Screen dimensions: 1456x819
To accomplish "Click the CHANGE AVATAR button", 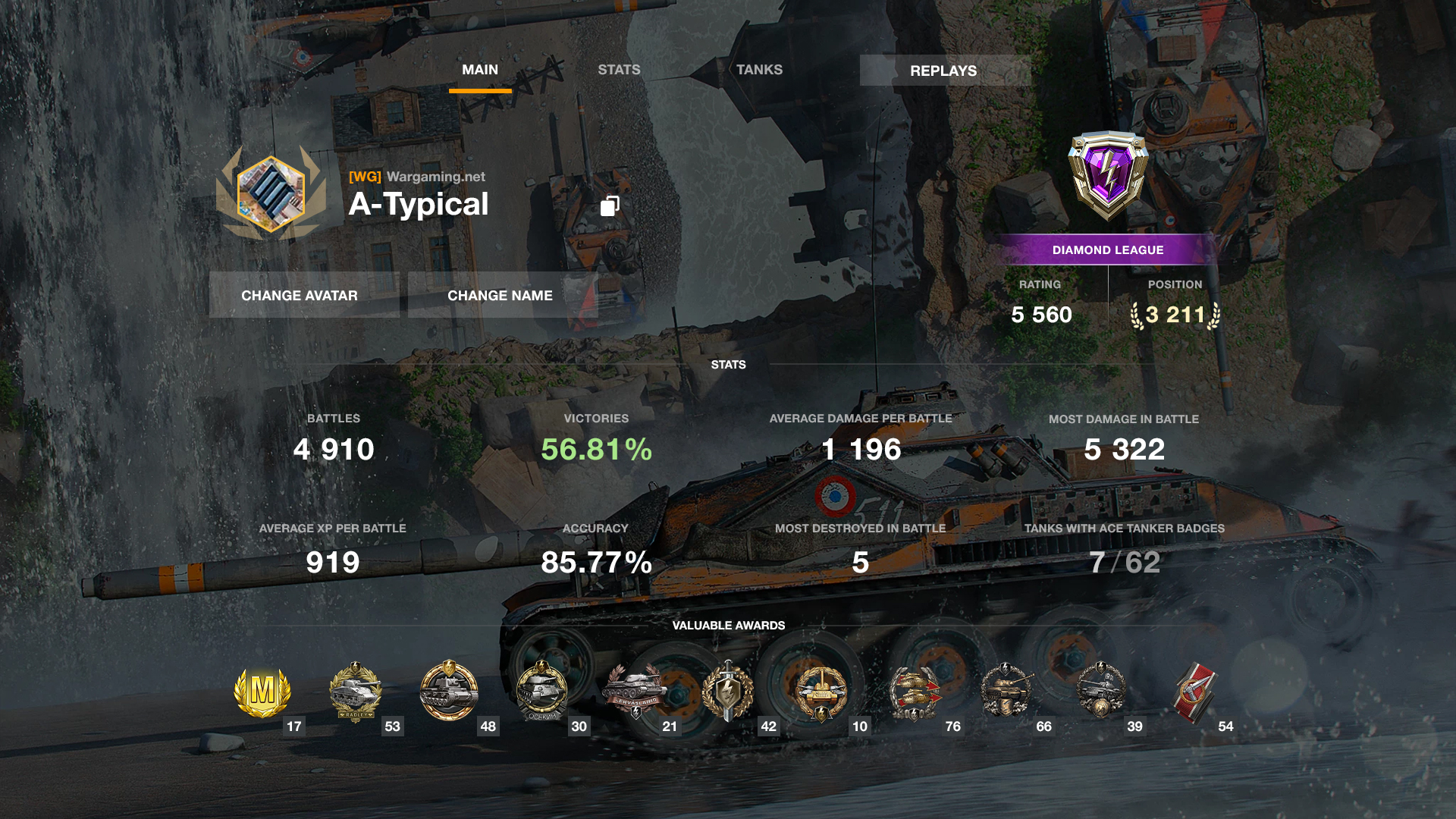I will pyautogui.click(x=300, y=295).
